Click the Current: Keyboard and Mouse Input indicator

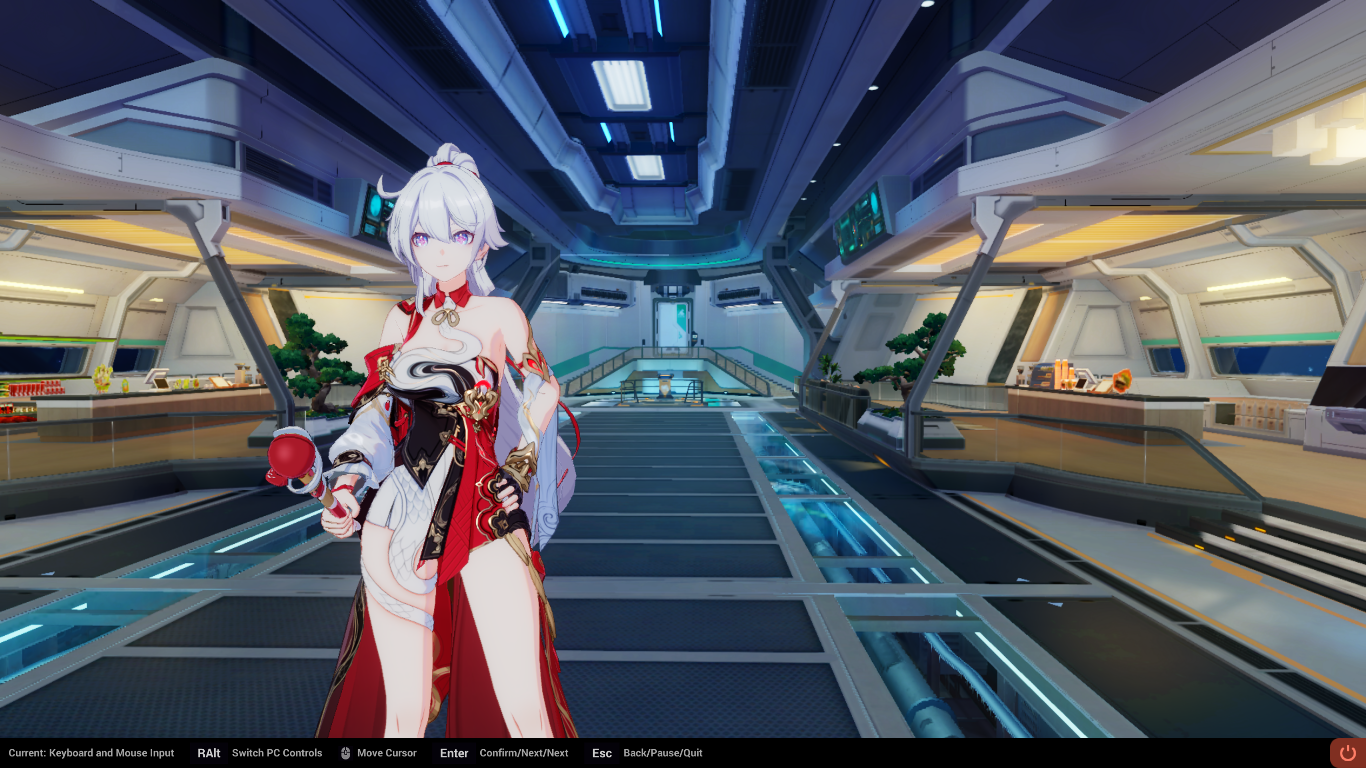point(90,753)
